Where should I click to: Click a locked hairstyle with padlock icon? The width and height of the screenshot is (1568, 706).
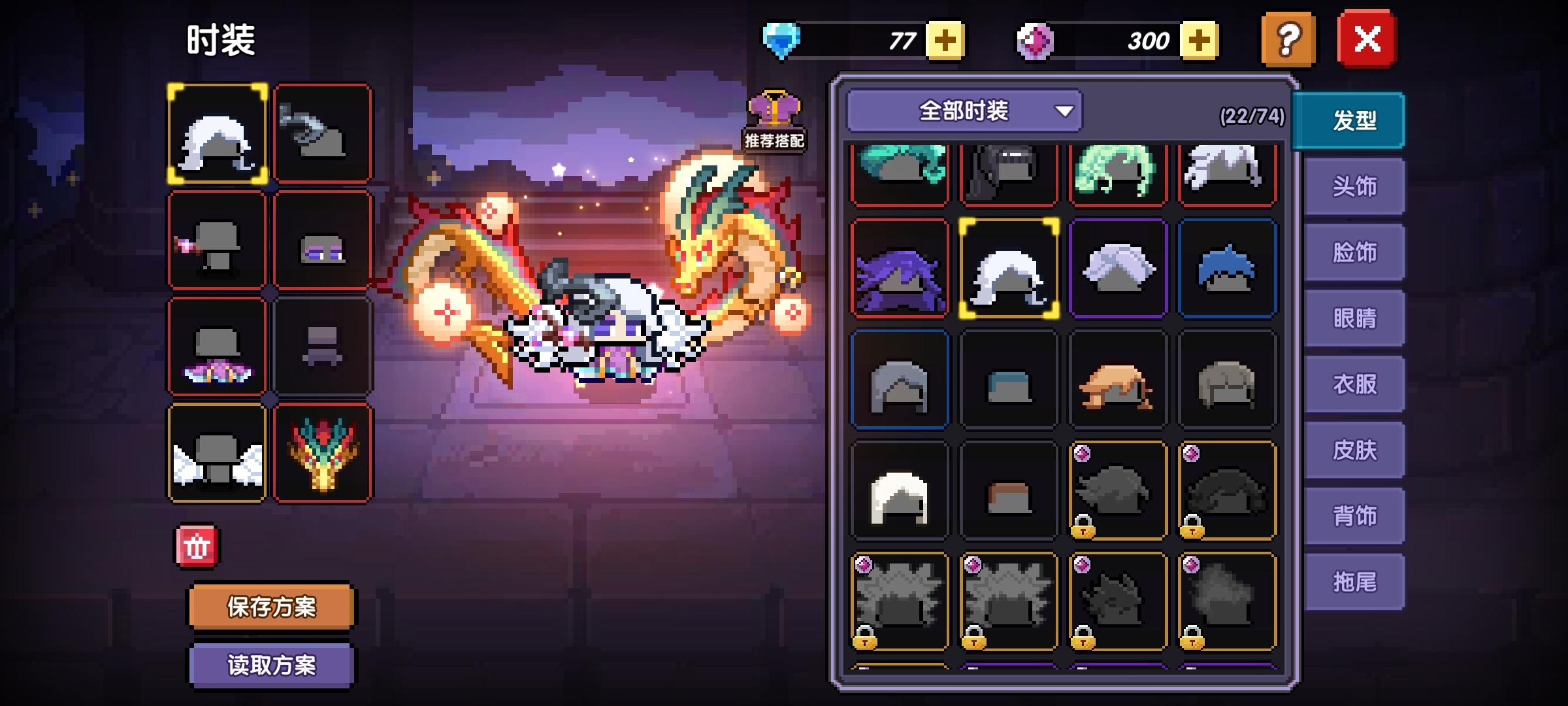(1117, 489)
